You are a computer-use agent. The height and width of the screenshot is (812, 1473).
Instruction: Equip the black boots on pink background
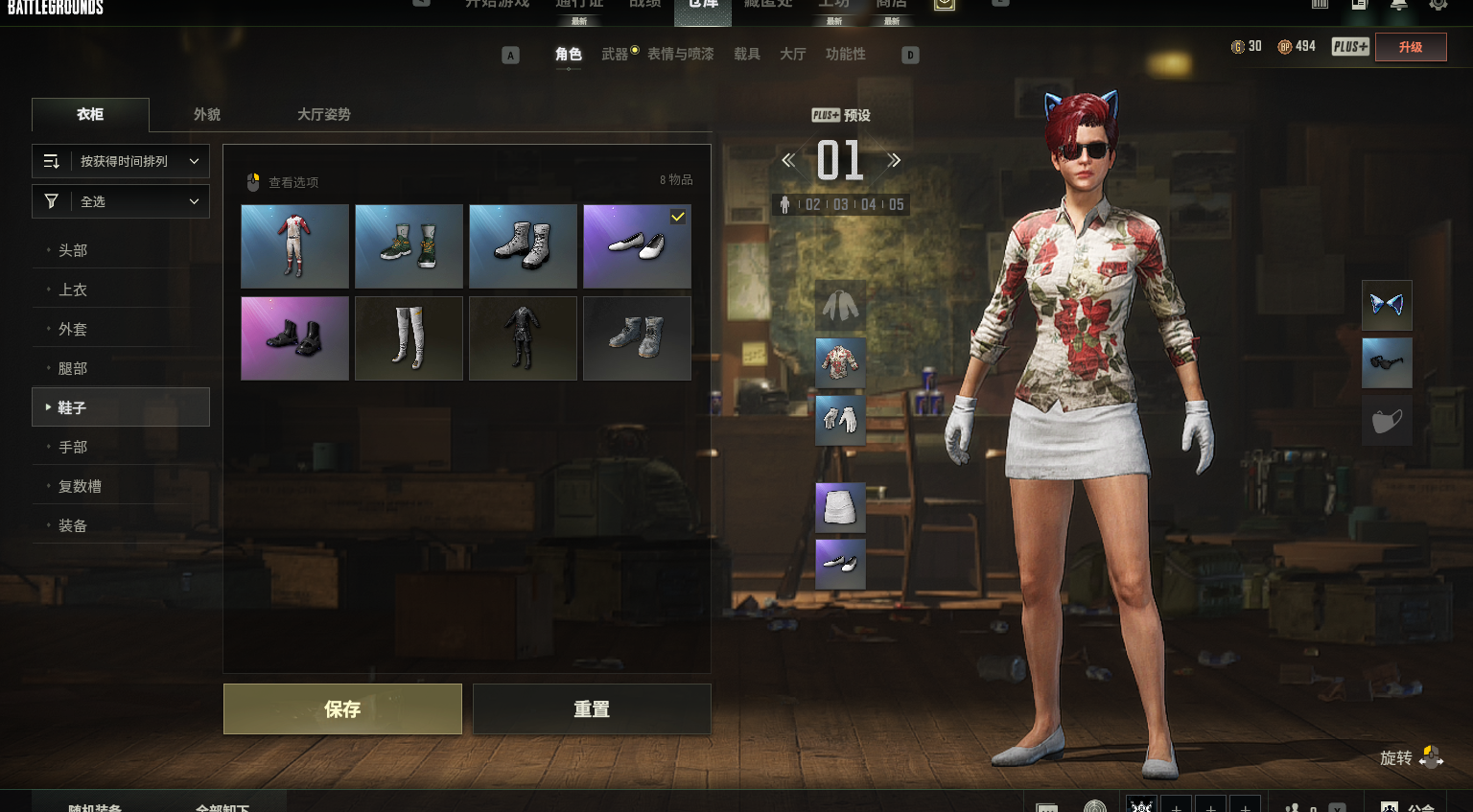click(294, 338)
